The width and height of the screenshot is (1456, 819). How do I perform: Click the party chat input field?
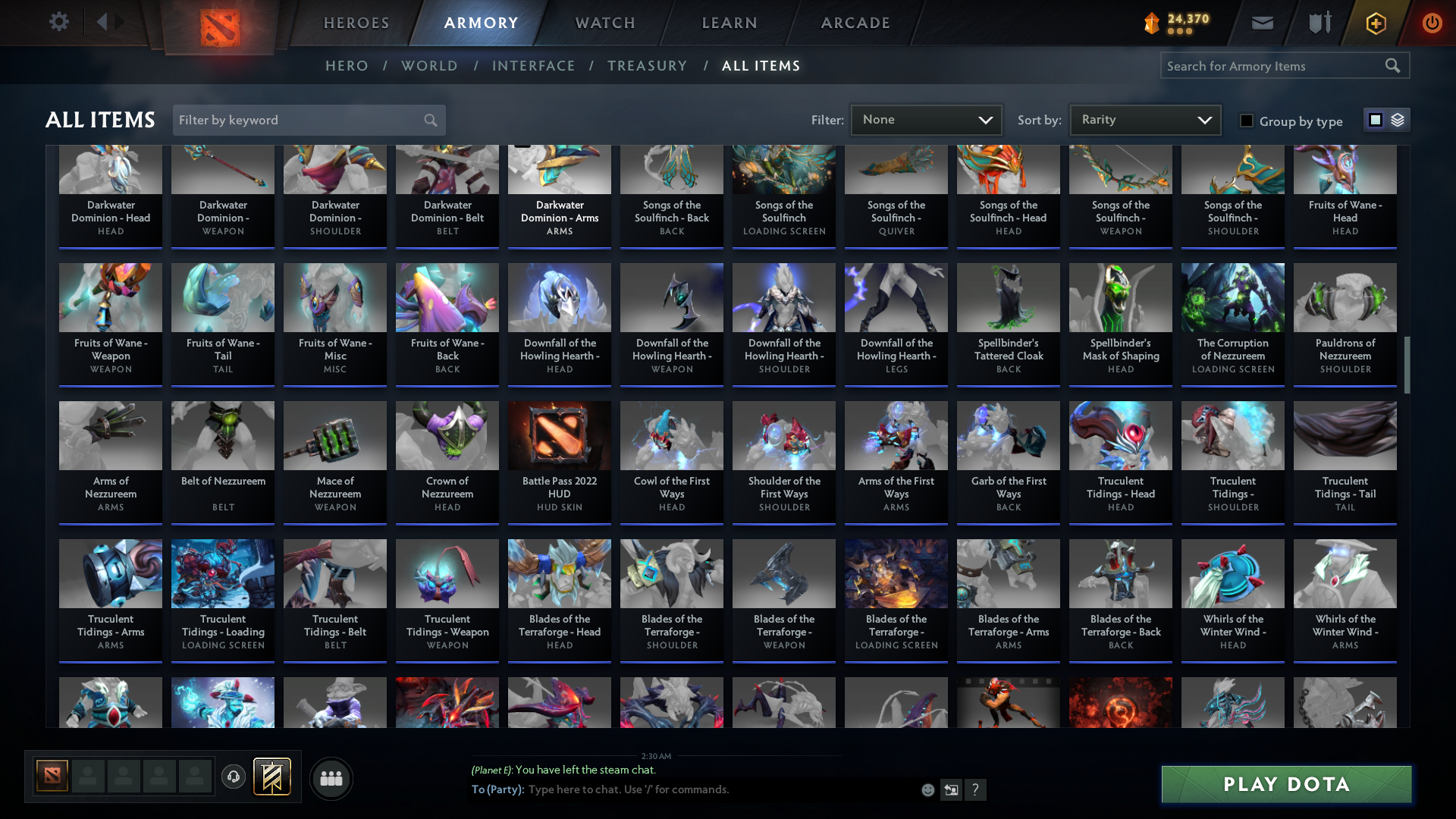coord(682,789)
